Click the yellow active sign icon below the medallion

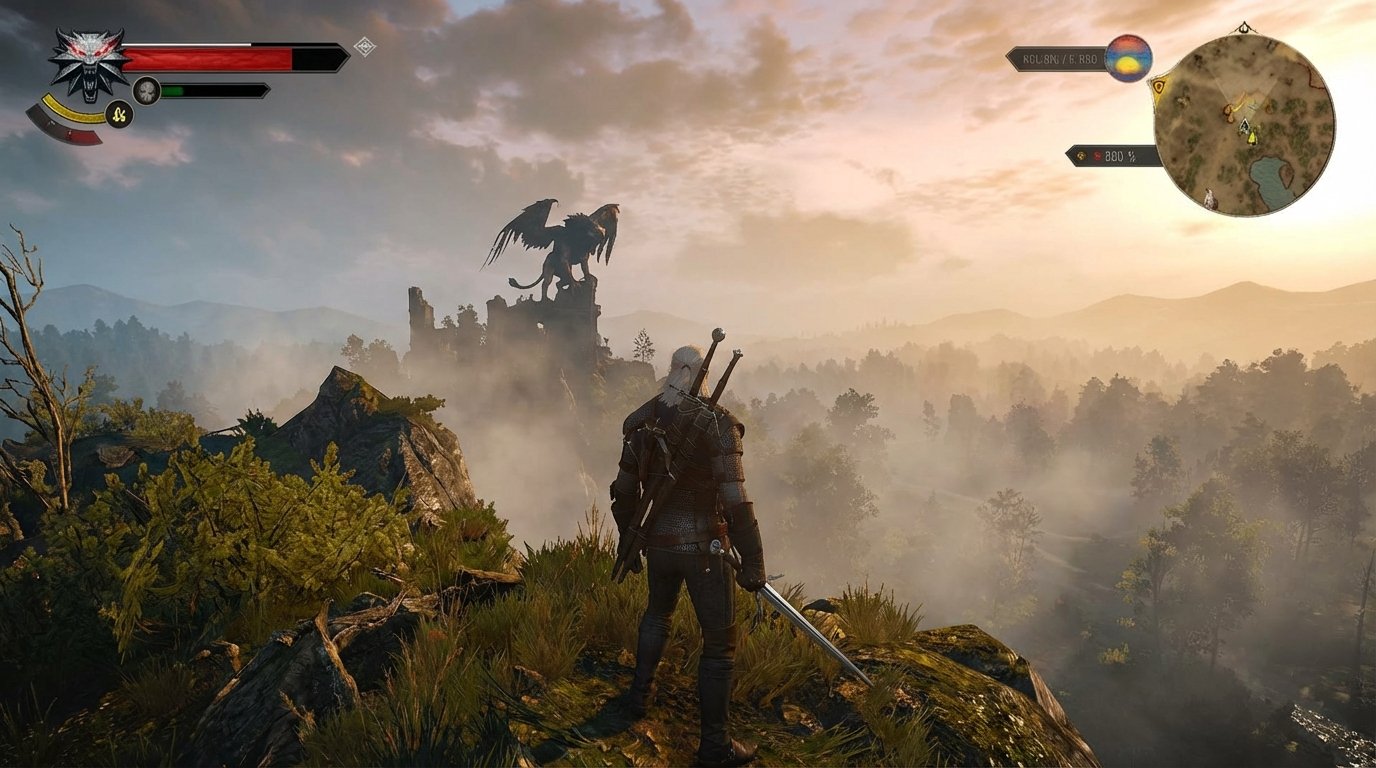(118, 115)
